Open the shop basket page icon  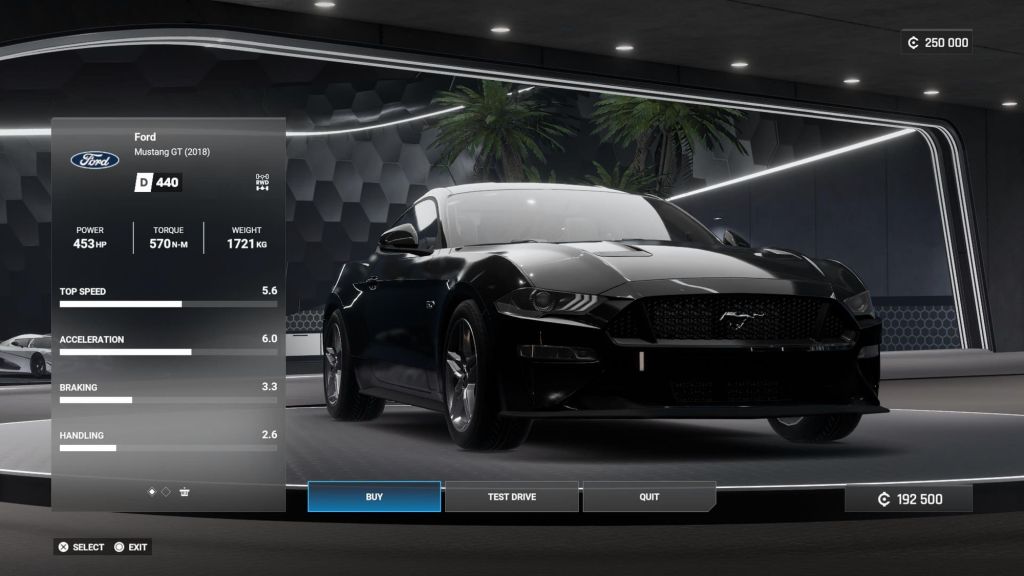pos(185,492)
